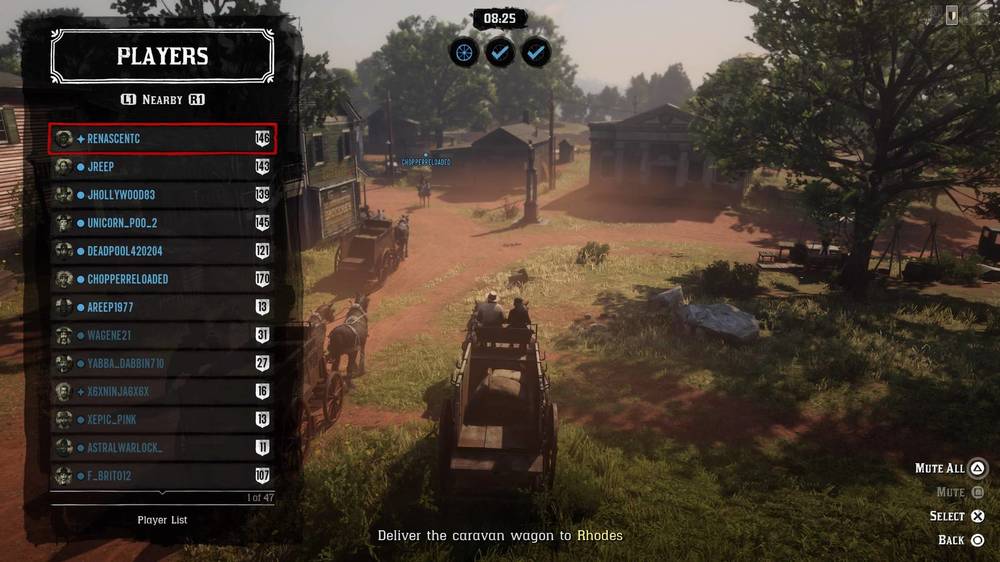Choose JREEP from the players list
The image size is (1000, 562).
pyautogui.click(x=162, y=167)
